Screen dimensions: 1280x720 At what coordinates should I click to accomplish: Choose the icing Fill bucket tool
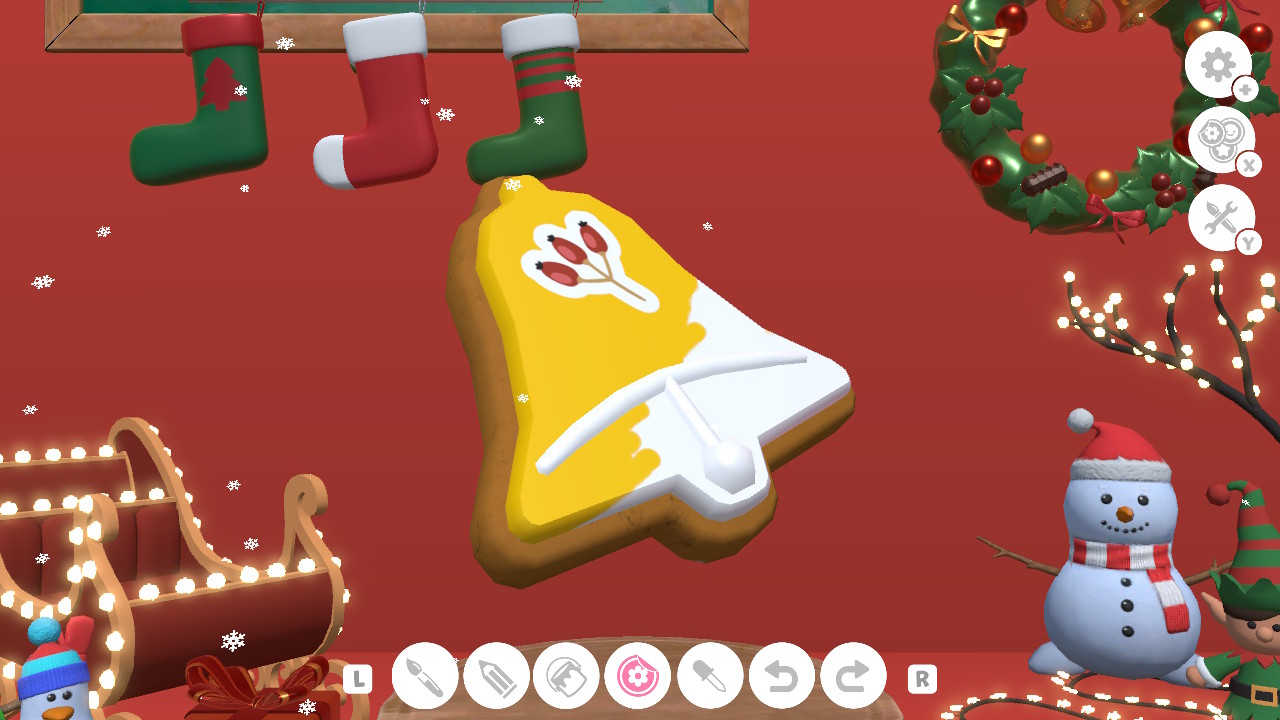point(566,676)
